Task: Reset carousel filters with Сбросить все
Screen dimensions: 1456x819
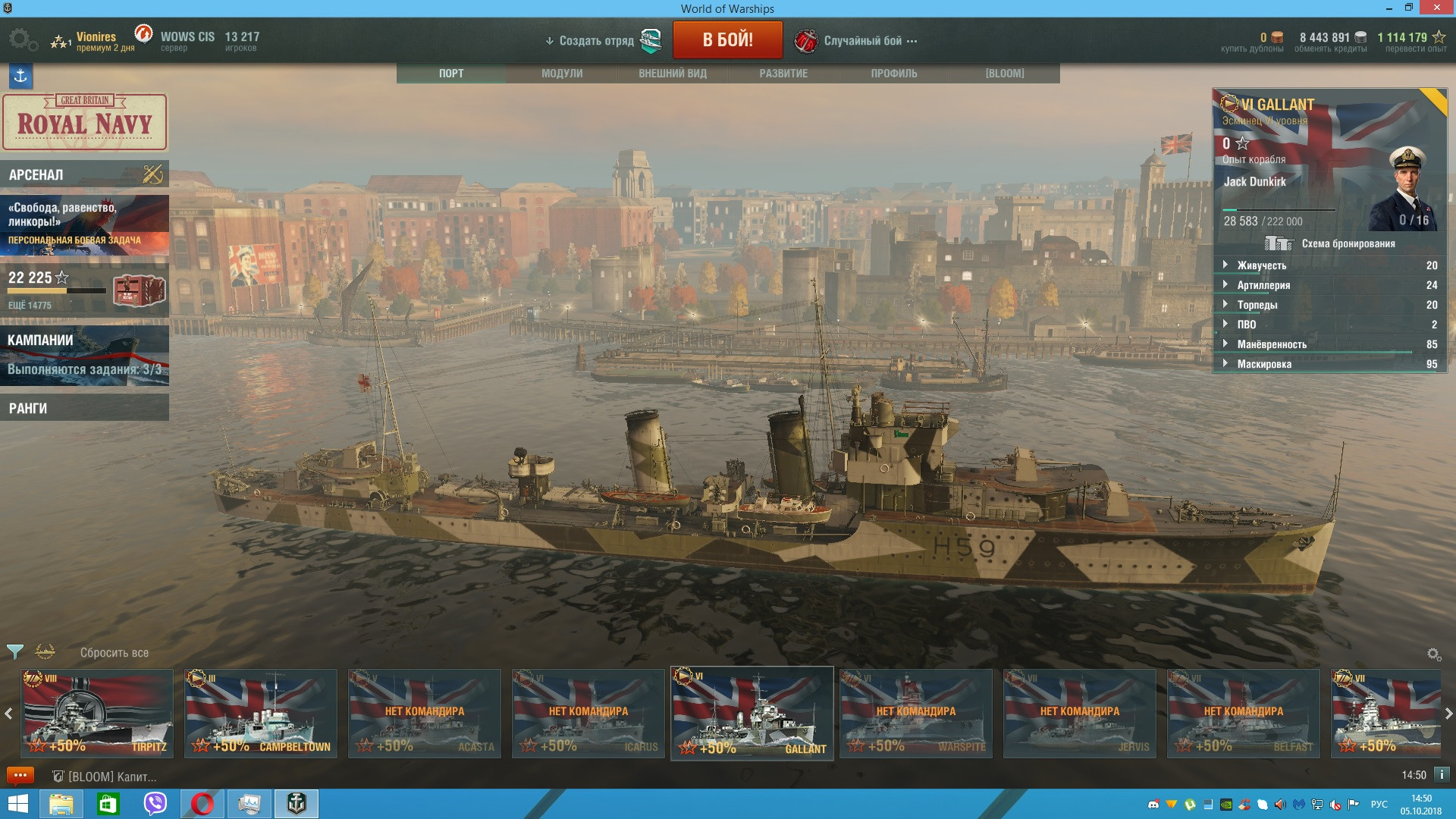Action: [115, 653]
